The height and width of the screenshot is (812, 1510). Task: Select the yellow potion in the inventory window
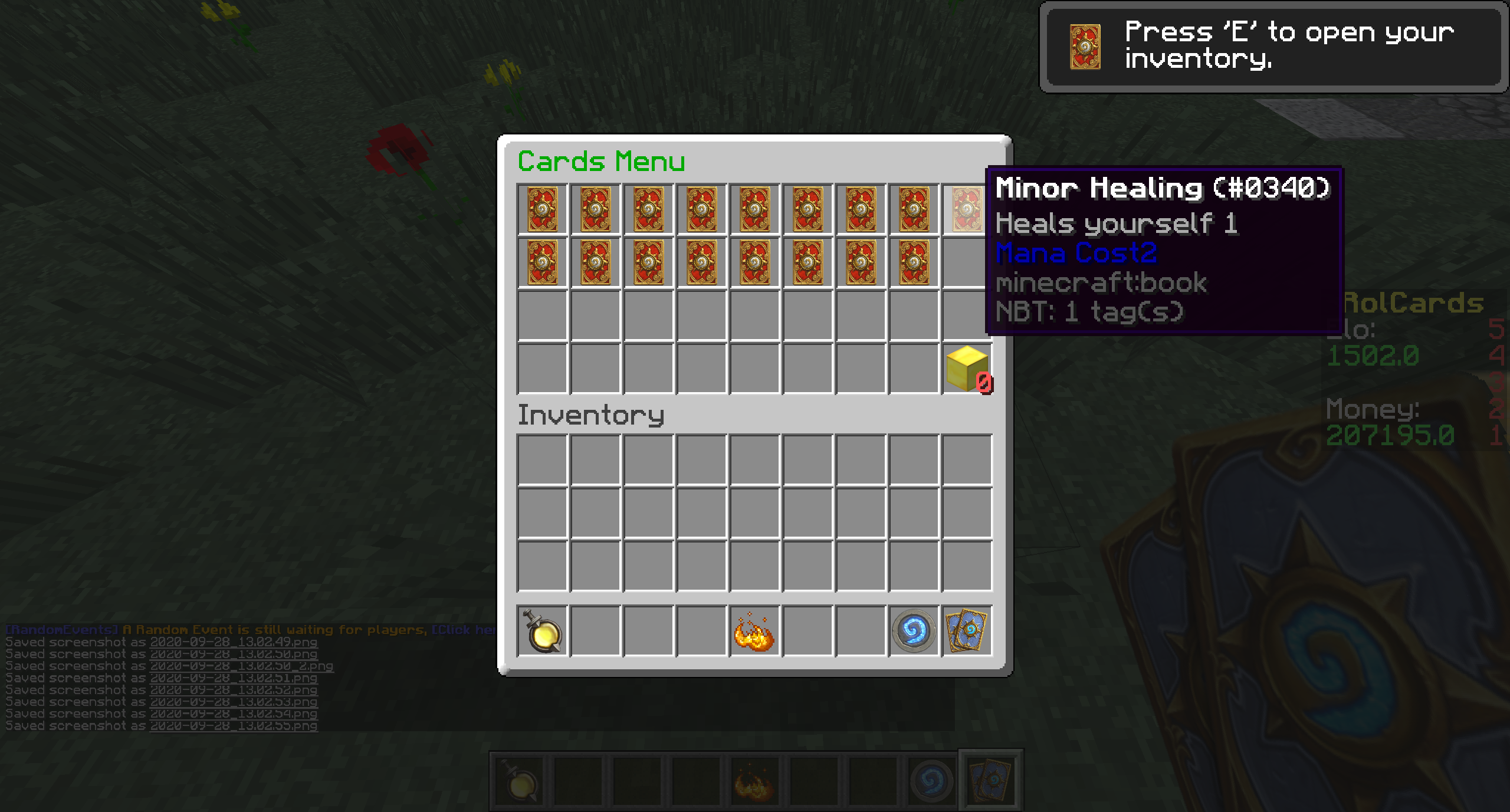[x=542, y=631]
